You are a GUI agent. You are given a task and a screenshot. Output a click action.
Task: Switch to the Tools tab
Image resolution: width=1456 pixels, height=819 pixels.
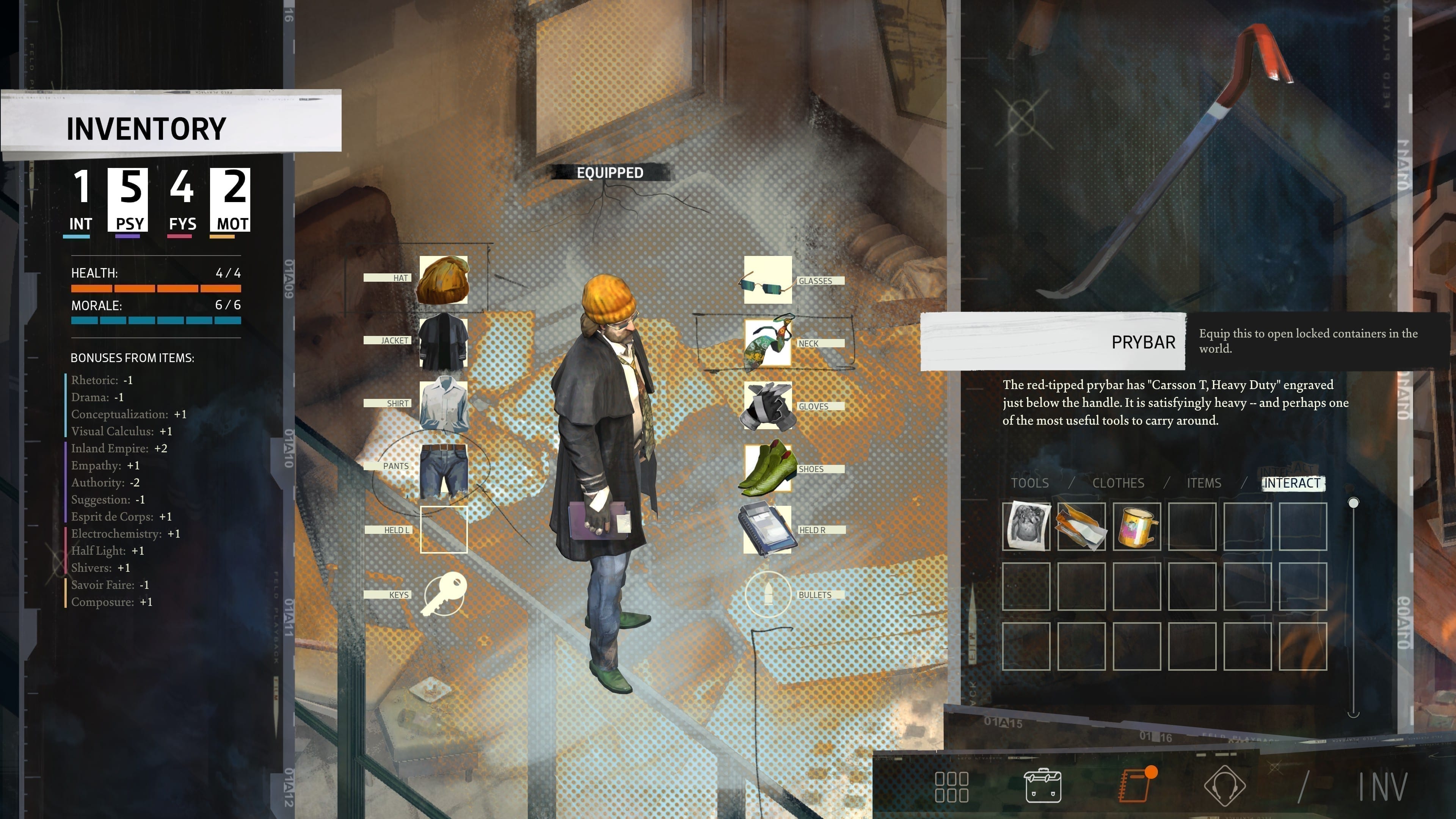point(1029,483)
